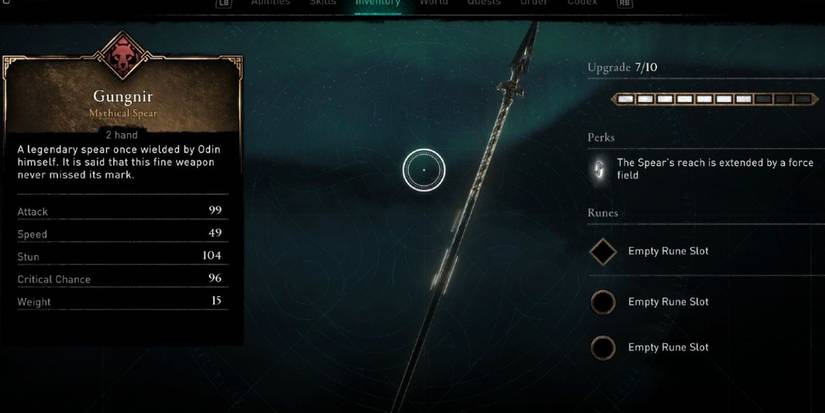Switch to the Abilities tab
The width and height of the screenshot is (825, 413).
click(x=268, y=3)
